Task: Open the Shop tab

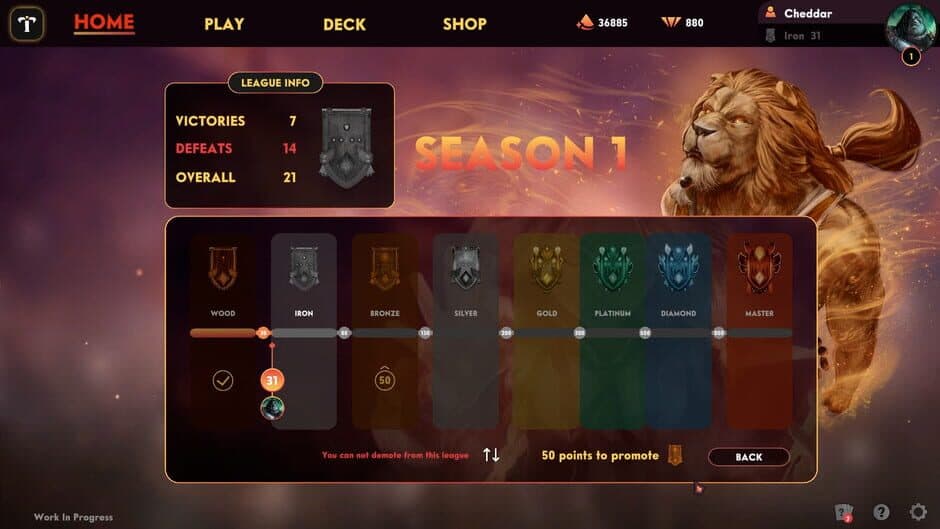Action: (465, 24)
